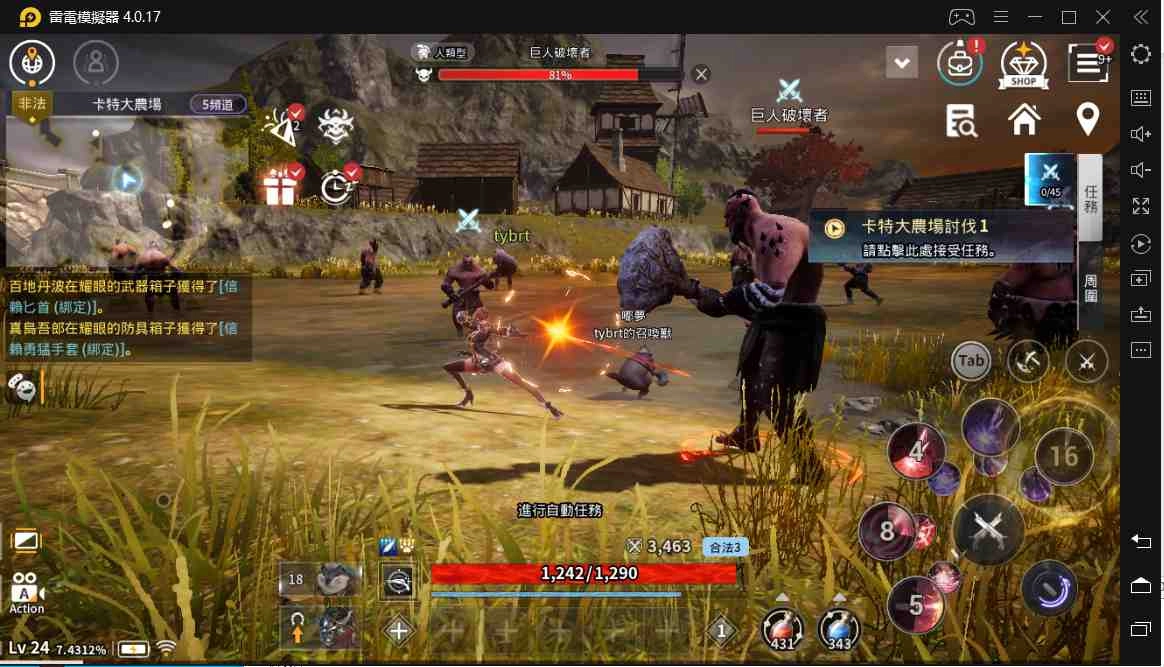Viewport: 1164px width, 667px height.
Task: Claim the red gift box reward
Action: coord(280,186)
